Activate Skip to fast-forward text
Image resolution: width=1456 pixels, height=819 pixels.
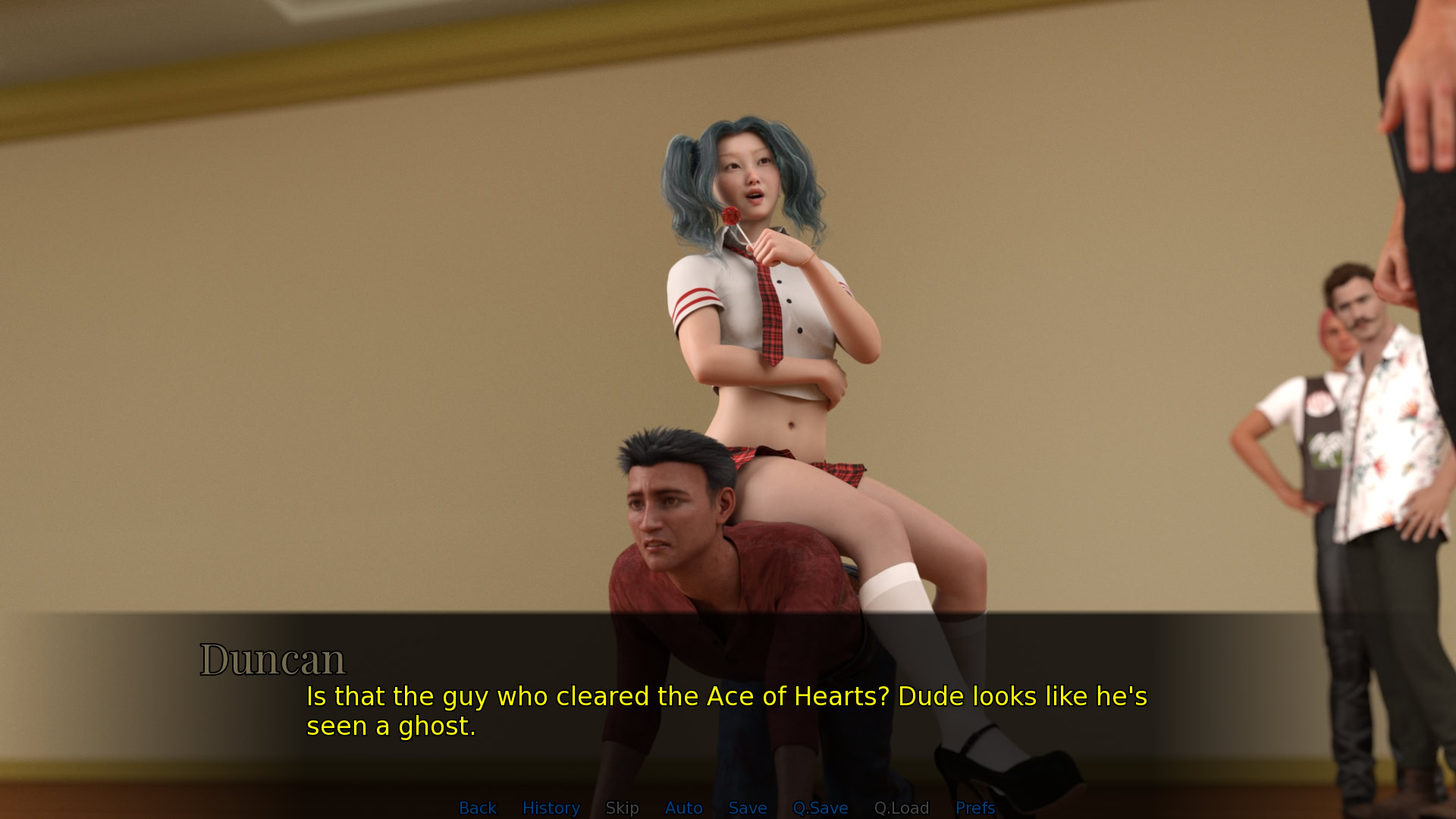pos(622,808)
